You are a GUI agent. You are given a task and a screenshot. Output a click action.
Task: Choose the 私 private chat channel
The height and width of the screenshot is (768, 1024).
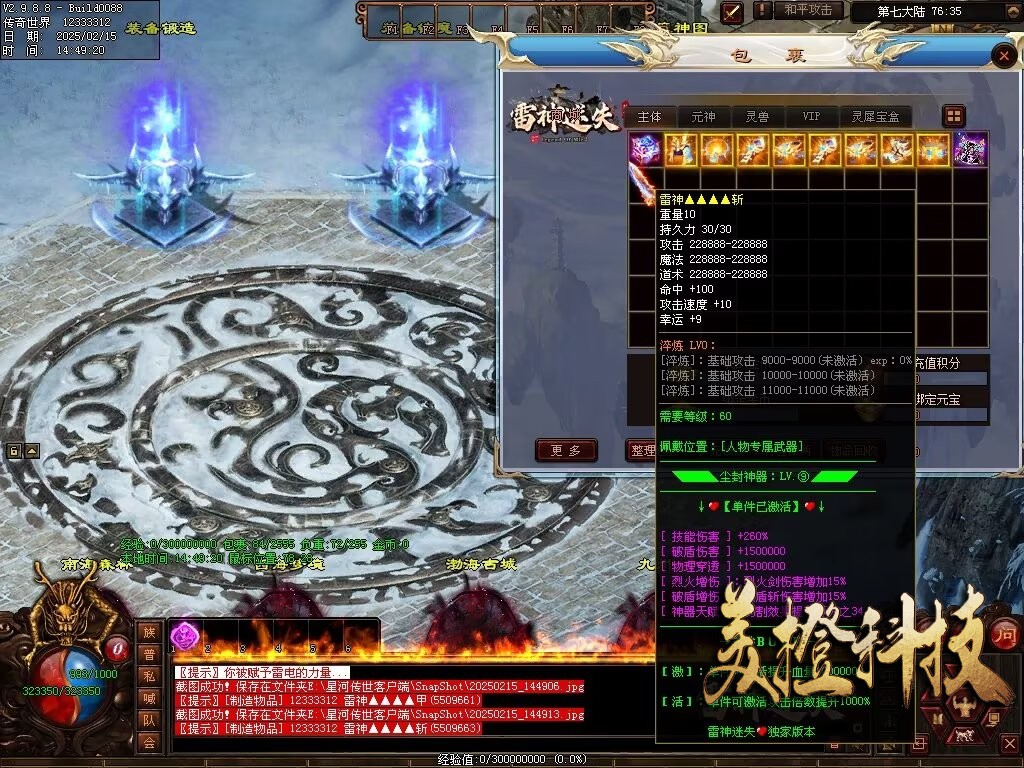pos(149,676)
